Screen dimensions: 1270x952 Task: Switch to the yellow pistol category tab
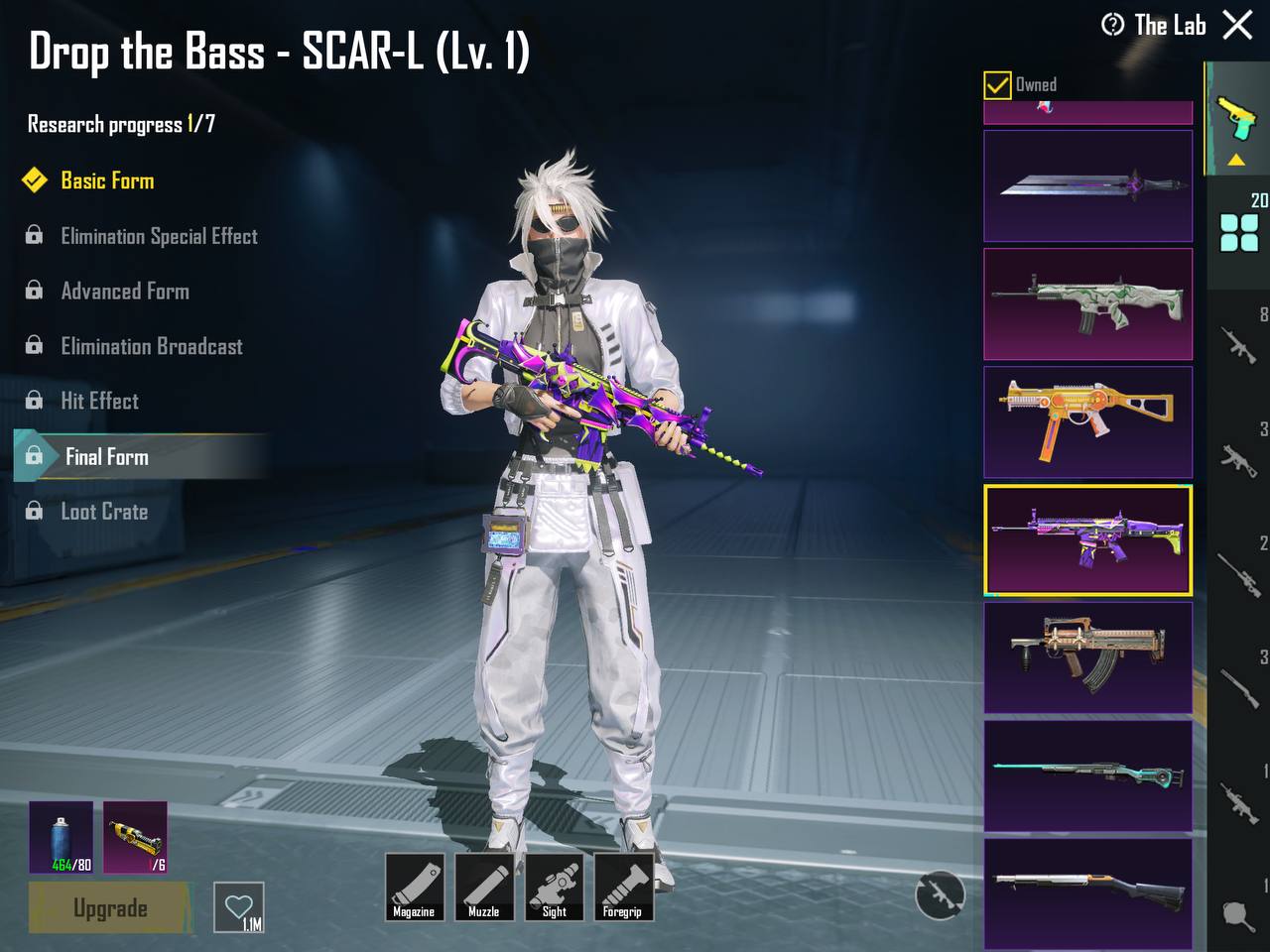[1236, 119]
